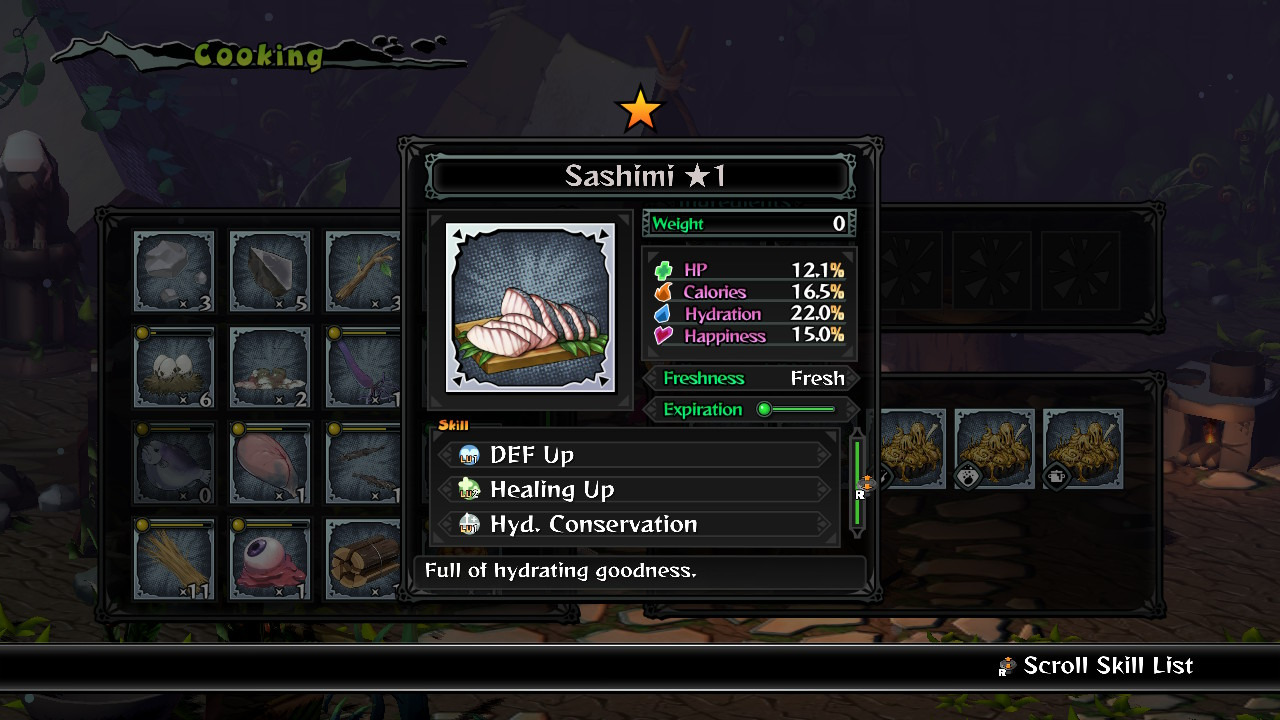Choose the firewood log bundle slot
This screenshot has height=720, width=1280.
(364, 558)
